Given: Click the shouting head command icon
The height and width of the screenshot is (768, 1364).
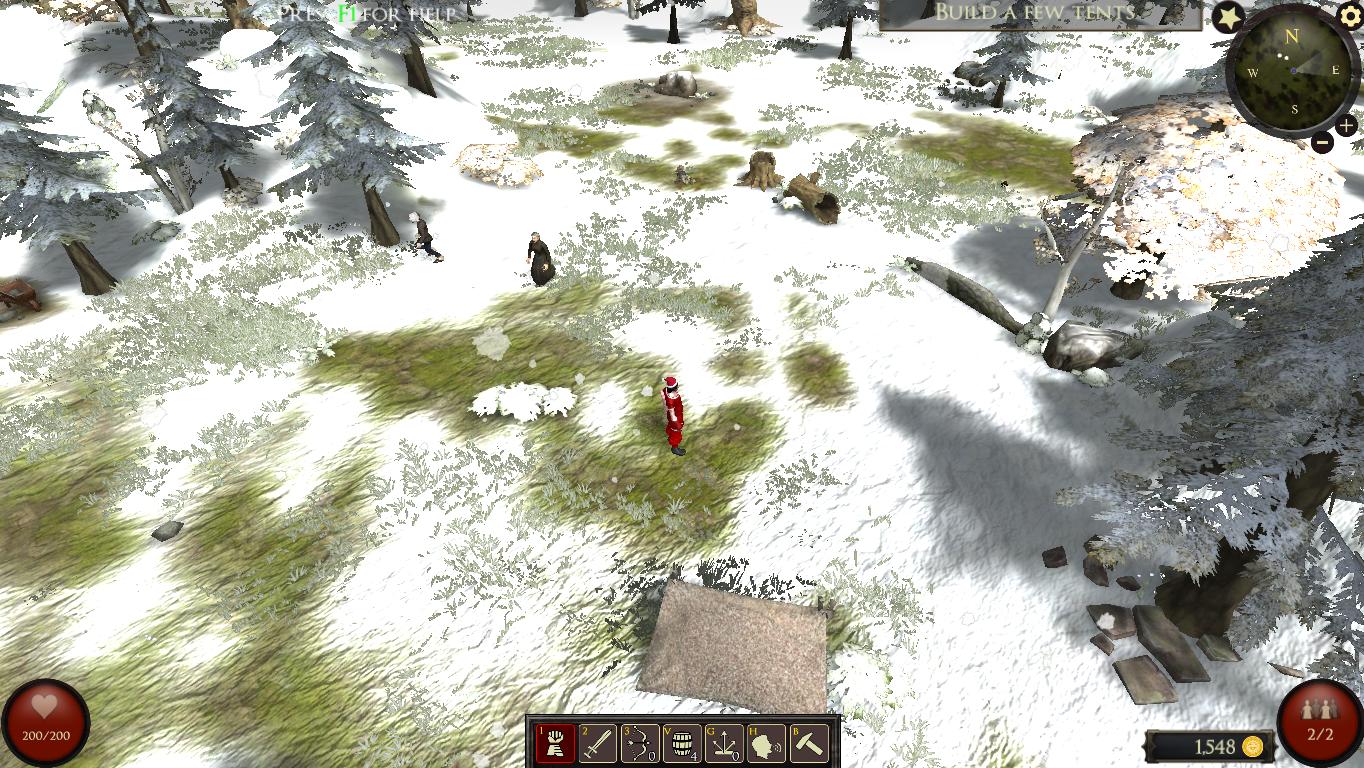Looking at the screenshot, I should coord(766,744).
